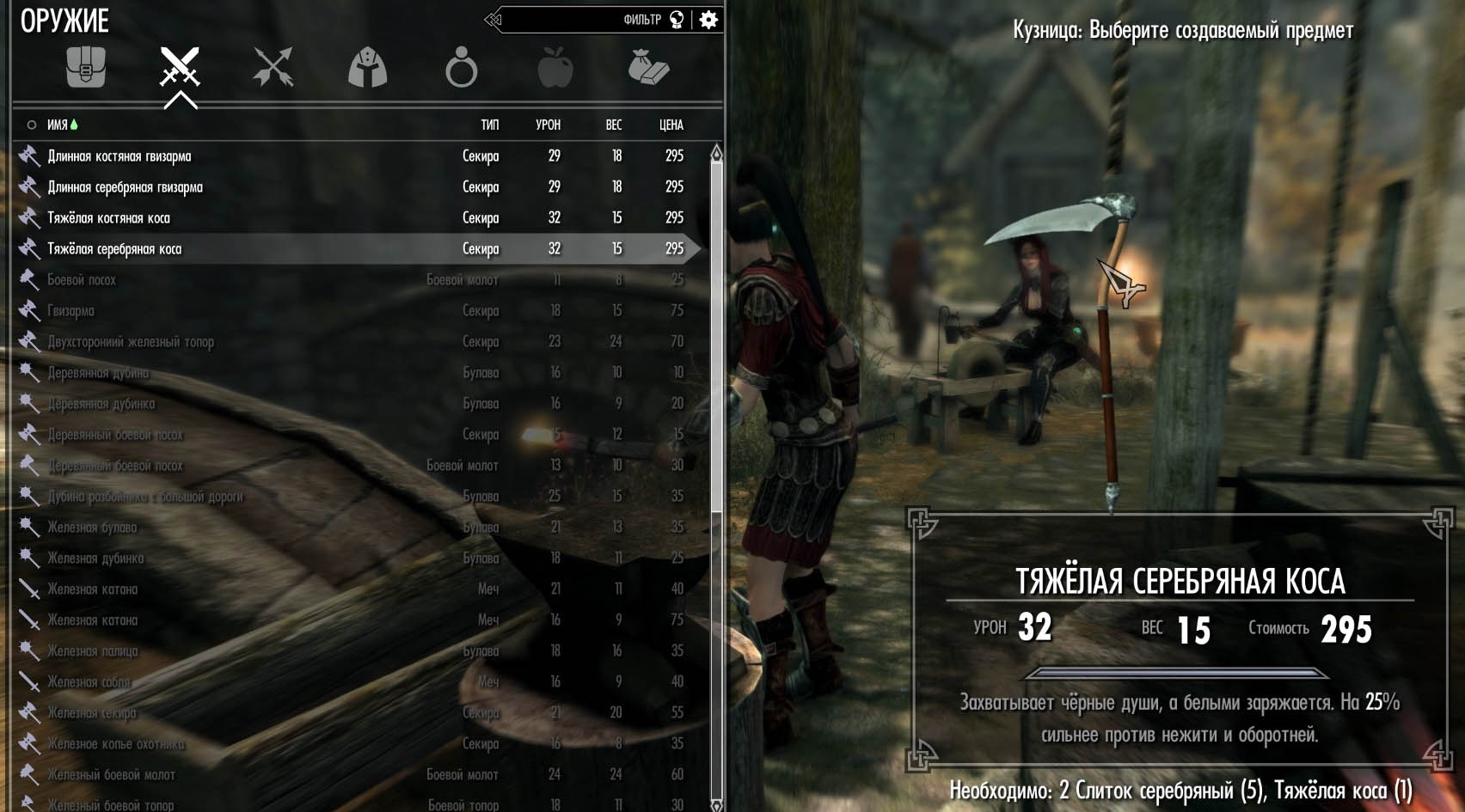
Task: Select Тяжёлая костяная коса
Action: pos(108,218)
